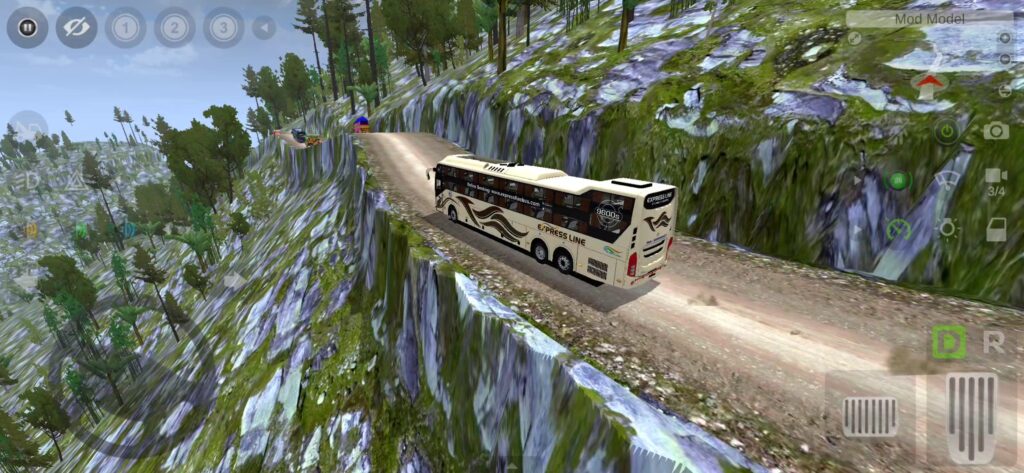
Task: Toggle the green speed limiter gauge icon
Action: [x=897, y=229]
